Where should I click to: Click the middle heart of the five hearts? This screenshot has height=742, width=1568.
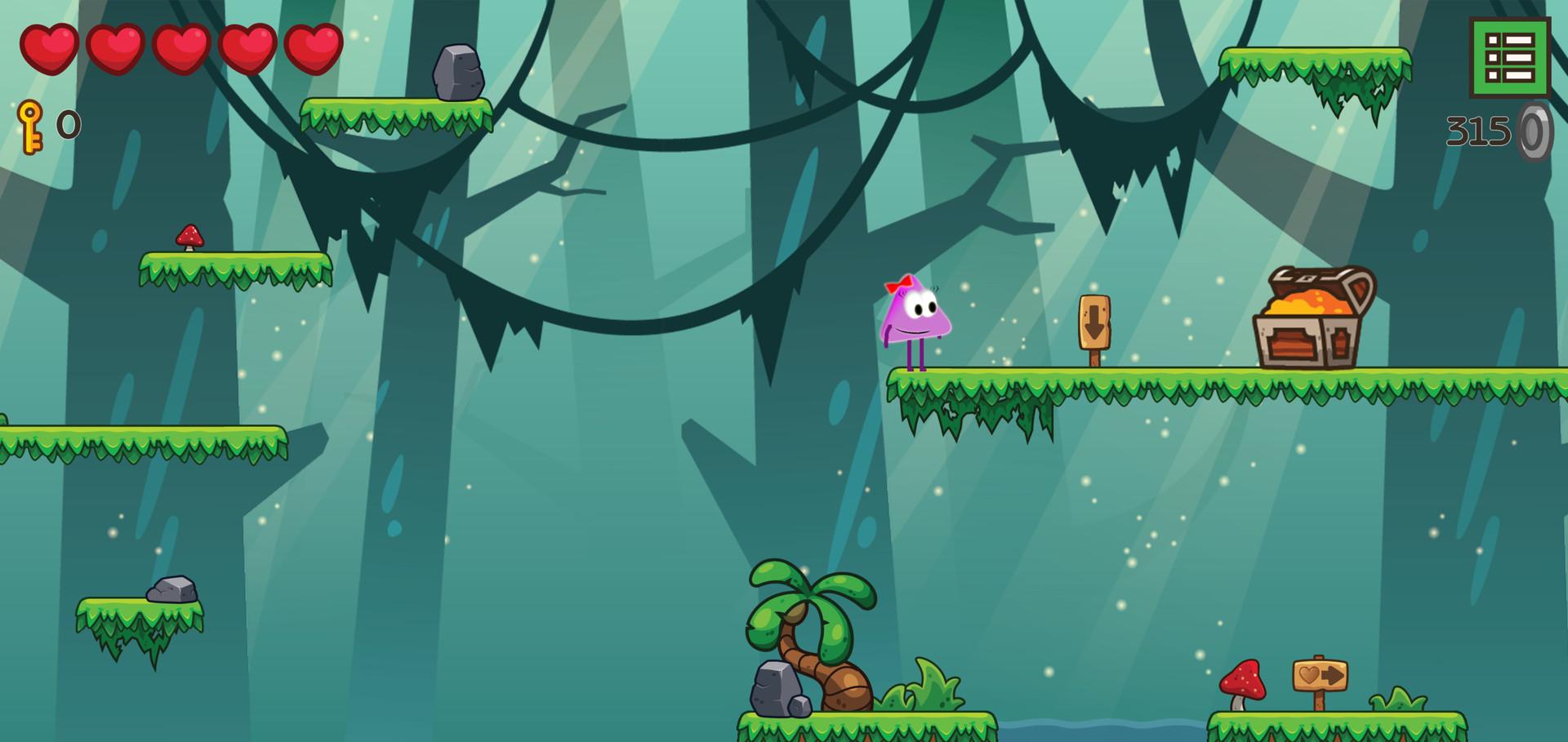click(x=181, y=47)
